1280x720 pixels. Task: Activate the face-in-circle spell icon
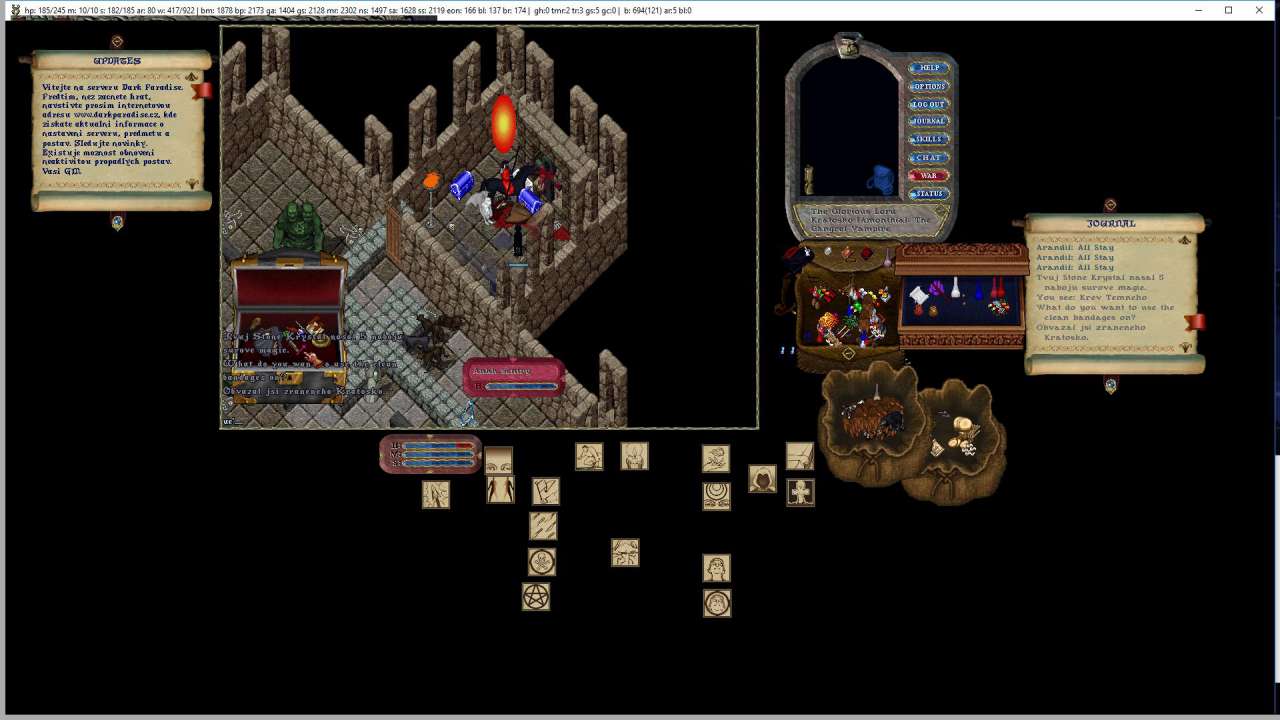click(717, 603)
